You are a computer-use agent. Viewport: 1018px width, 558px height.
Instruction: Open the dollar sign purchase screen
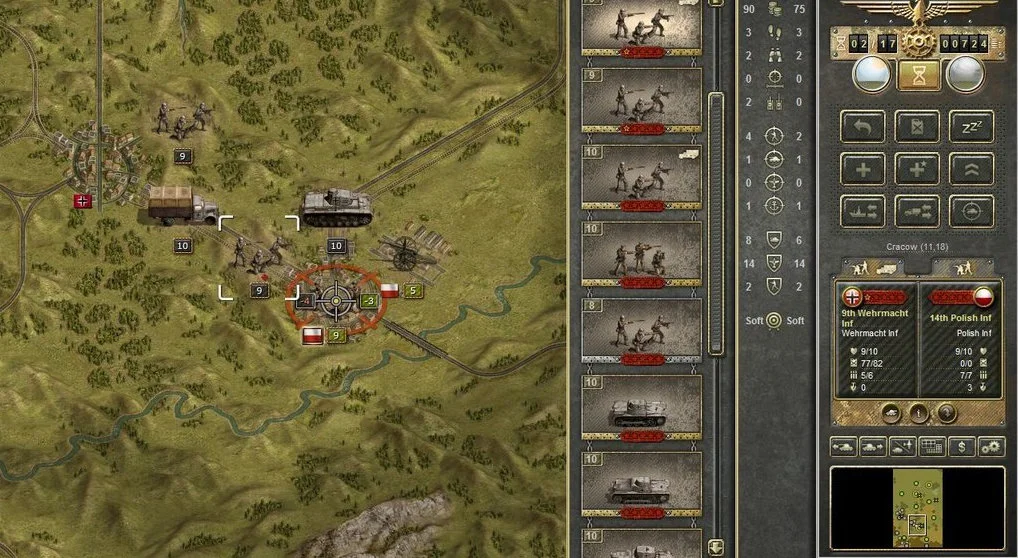(x=962, y=446)
